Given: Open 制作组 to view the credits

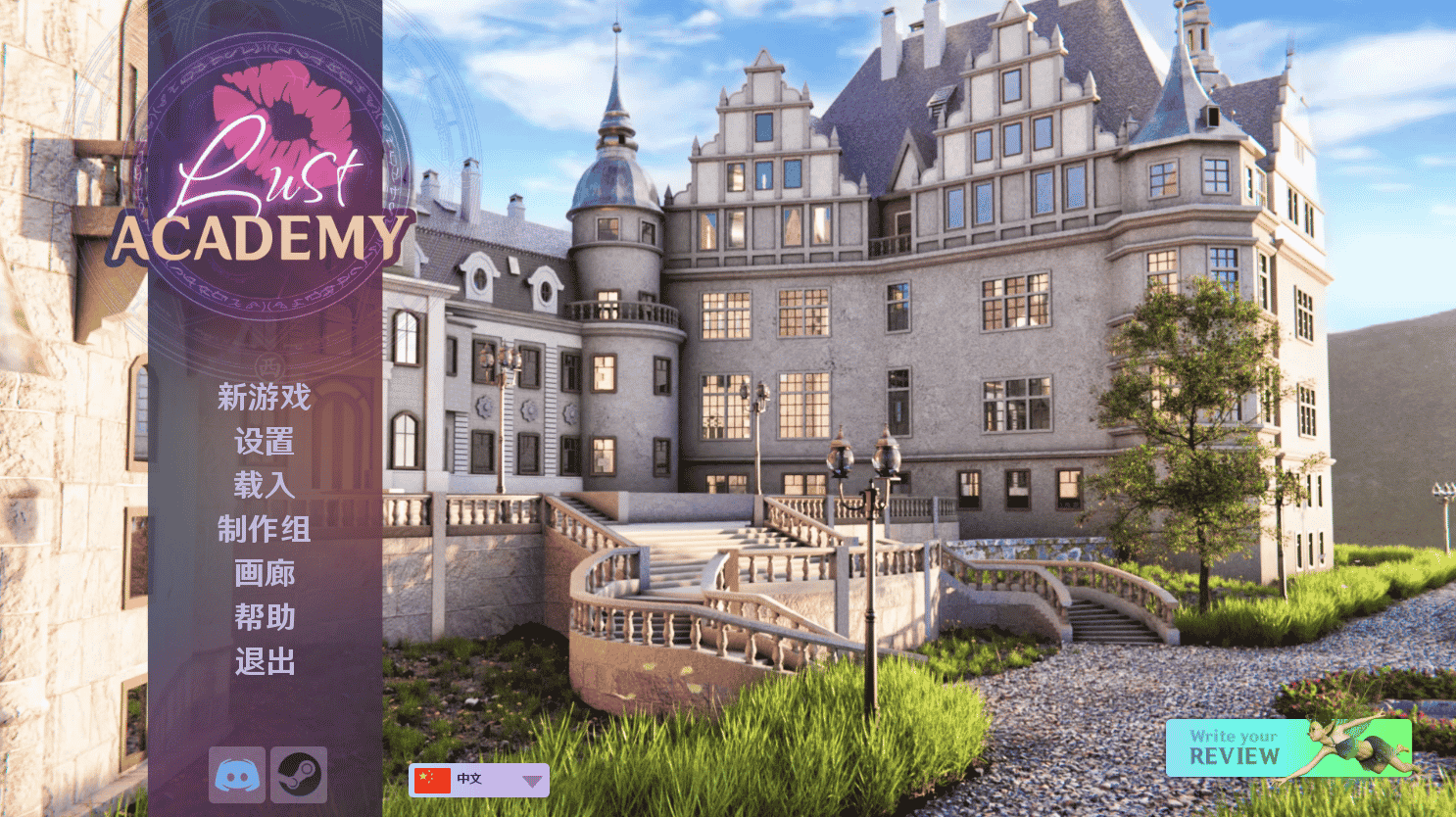Looking at the screenshot, I should click(x=265, y=530).
